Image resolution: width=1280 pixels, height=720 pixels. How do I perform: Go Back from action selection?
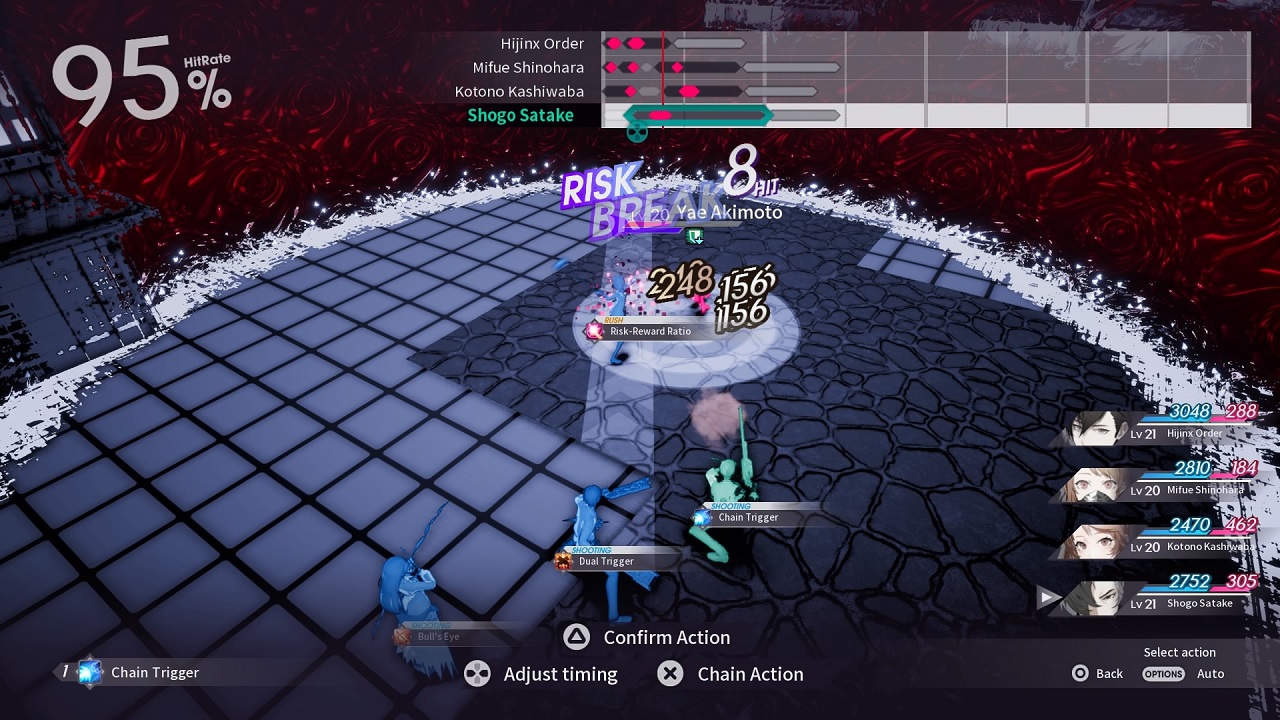coord(1098,674)
